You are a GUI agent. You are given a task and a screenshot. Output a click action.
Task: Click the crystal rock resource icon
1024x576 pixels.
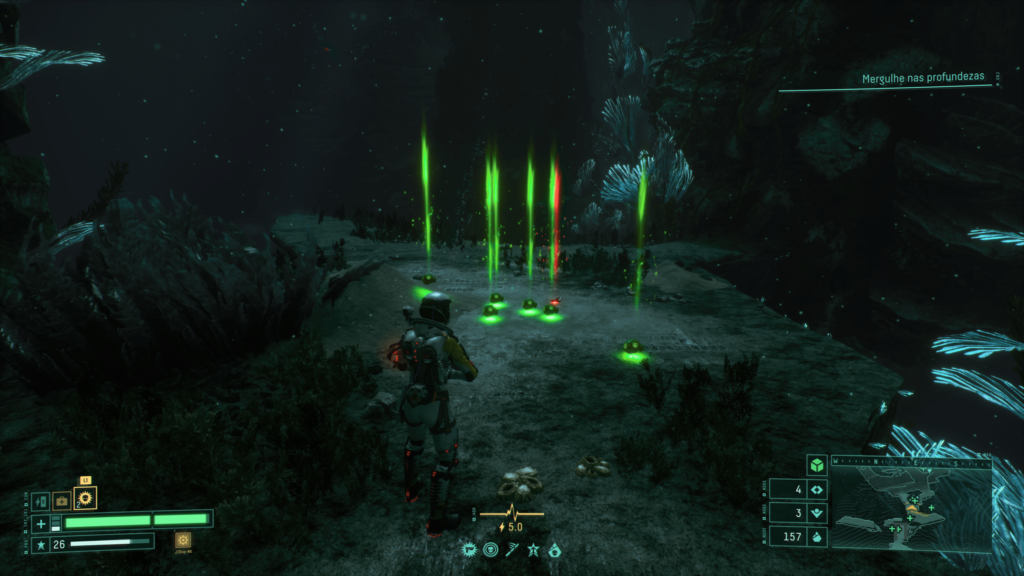coord(816,537)
